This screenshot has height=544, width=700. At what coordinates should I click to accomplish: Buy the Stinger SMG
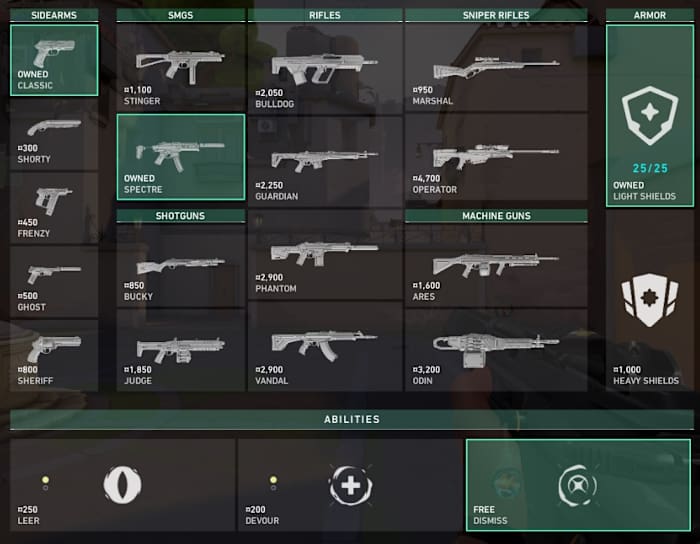click(x=180, y=66)
